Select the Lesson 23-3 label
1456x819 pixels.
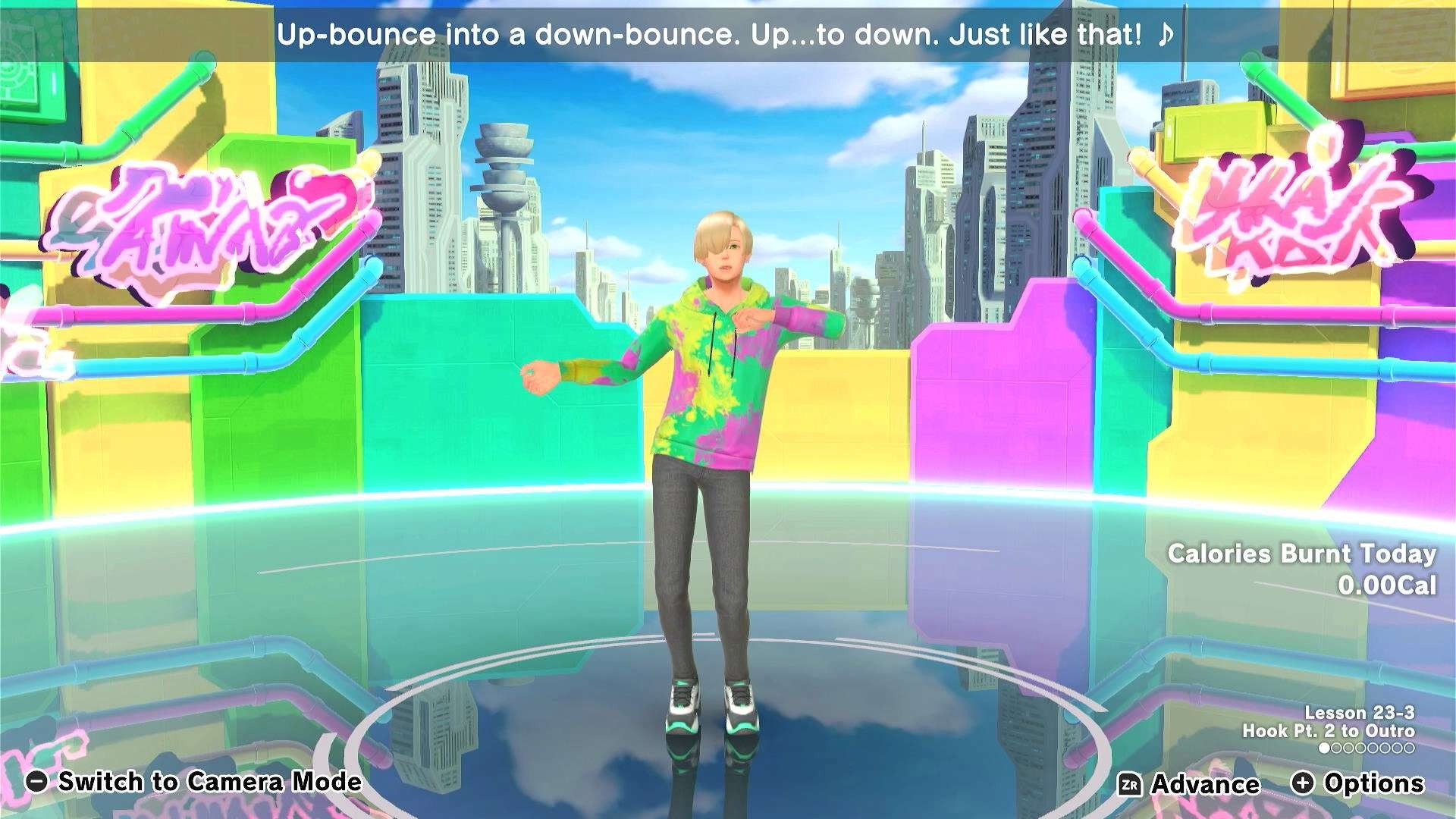[x=1360, y=713]
